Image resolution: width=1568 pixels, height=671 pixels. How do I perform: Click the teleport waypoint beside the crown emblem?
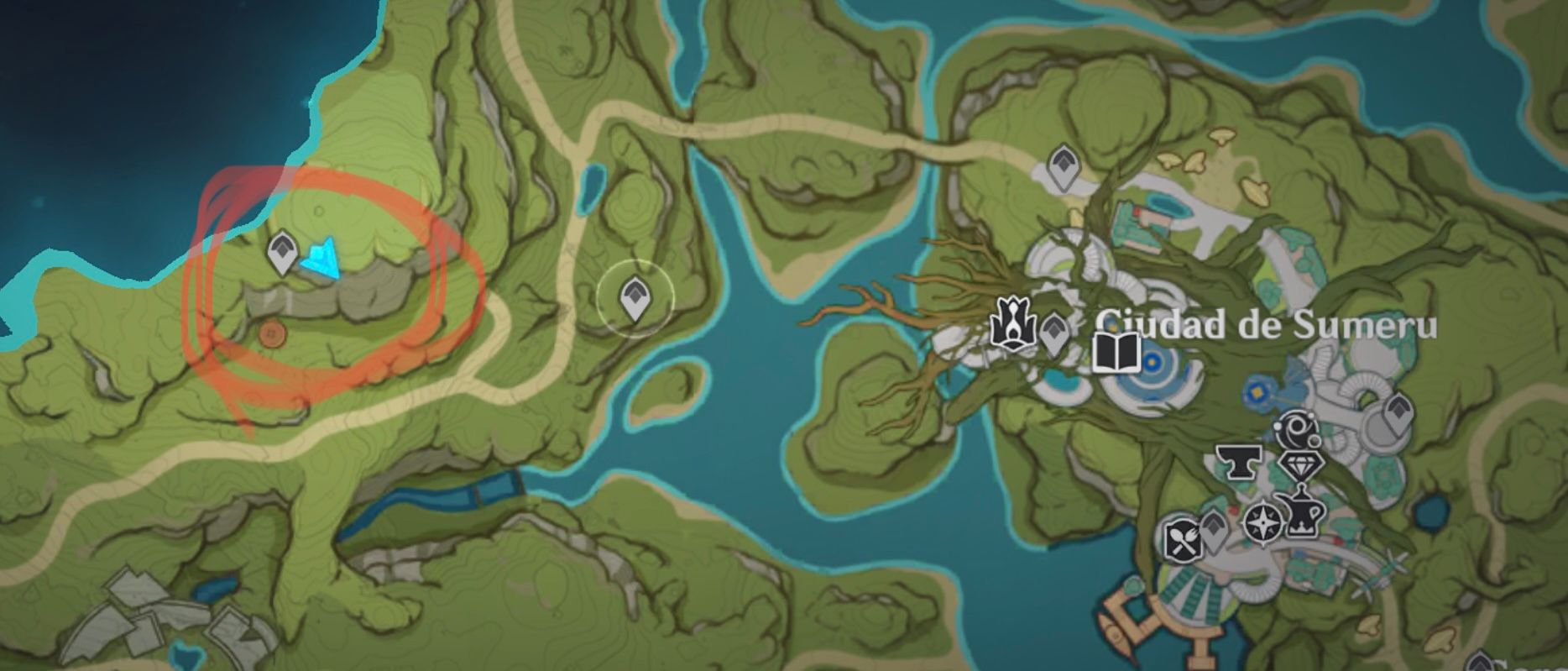tap(1056, 331)
